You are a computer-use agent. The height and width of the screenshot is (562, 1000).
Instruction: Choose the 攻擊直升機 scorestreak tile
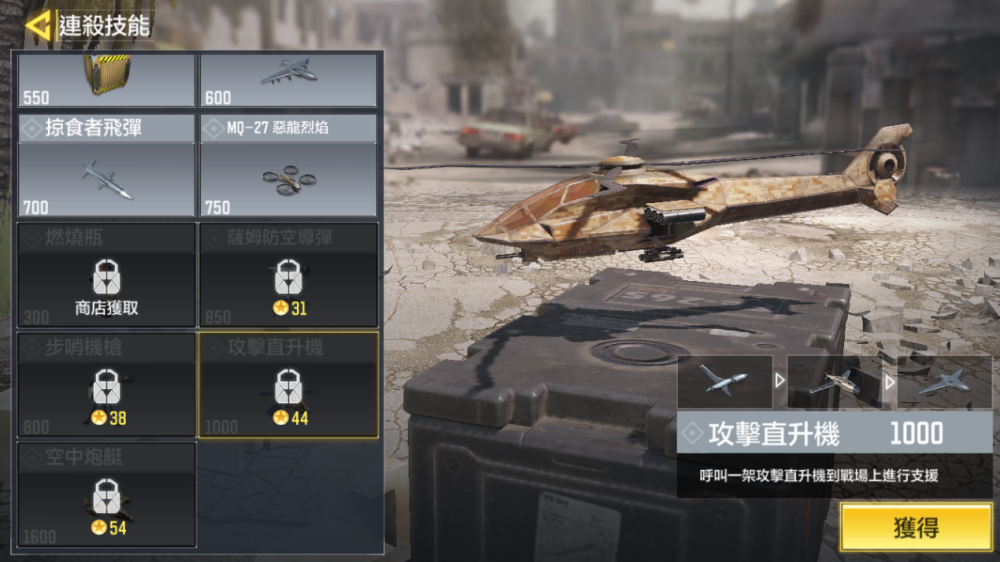click(x=288, y=385)
